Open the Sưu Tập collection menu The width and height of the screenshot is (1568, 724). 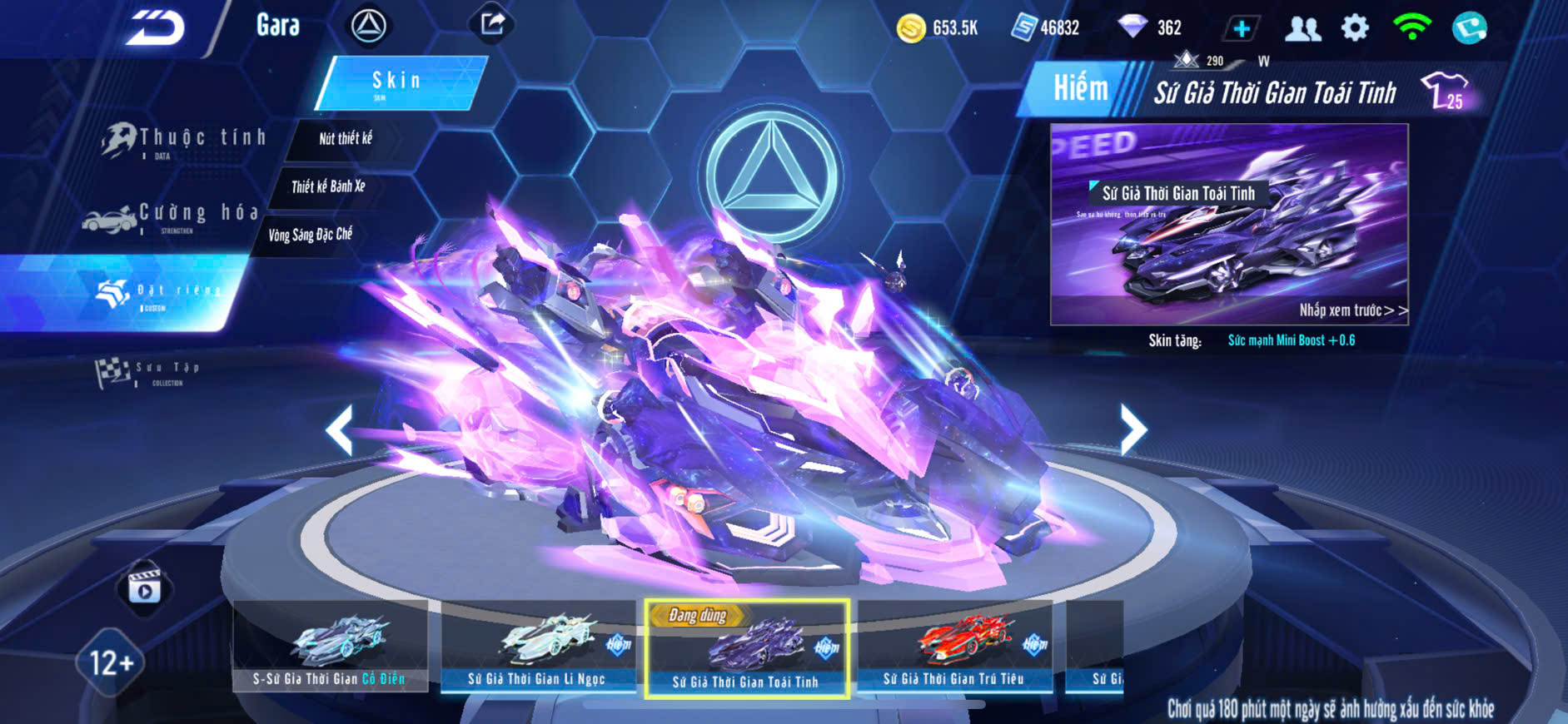(150, 372)
